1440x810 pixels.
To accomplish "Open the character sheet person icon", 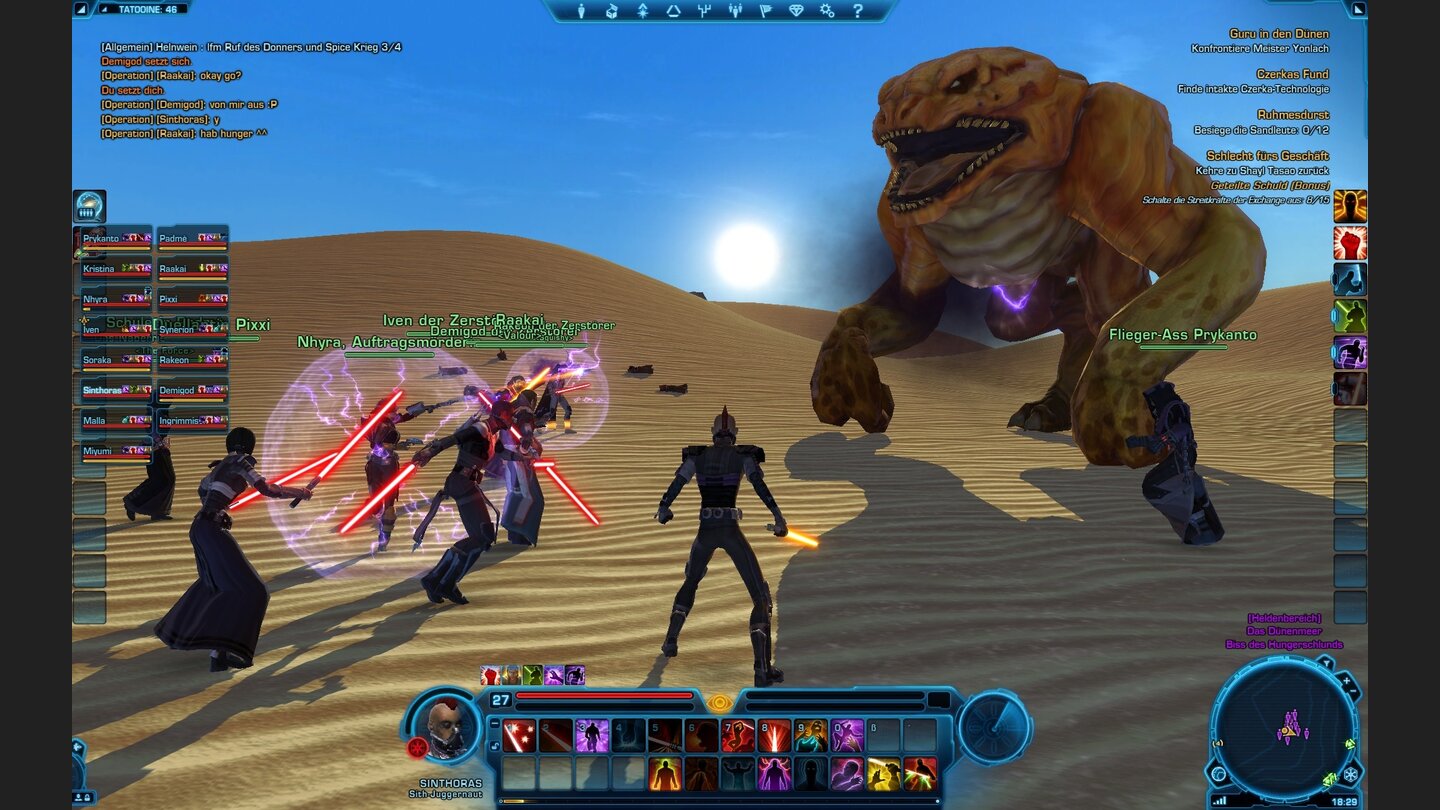I will 582,11.
